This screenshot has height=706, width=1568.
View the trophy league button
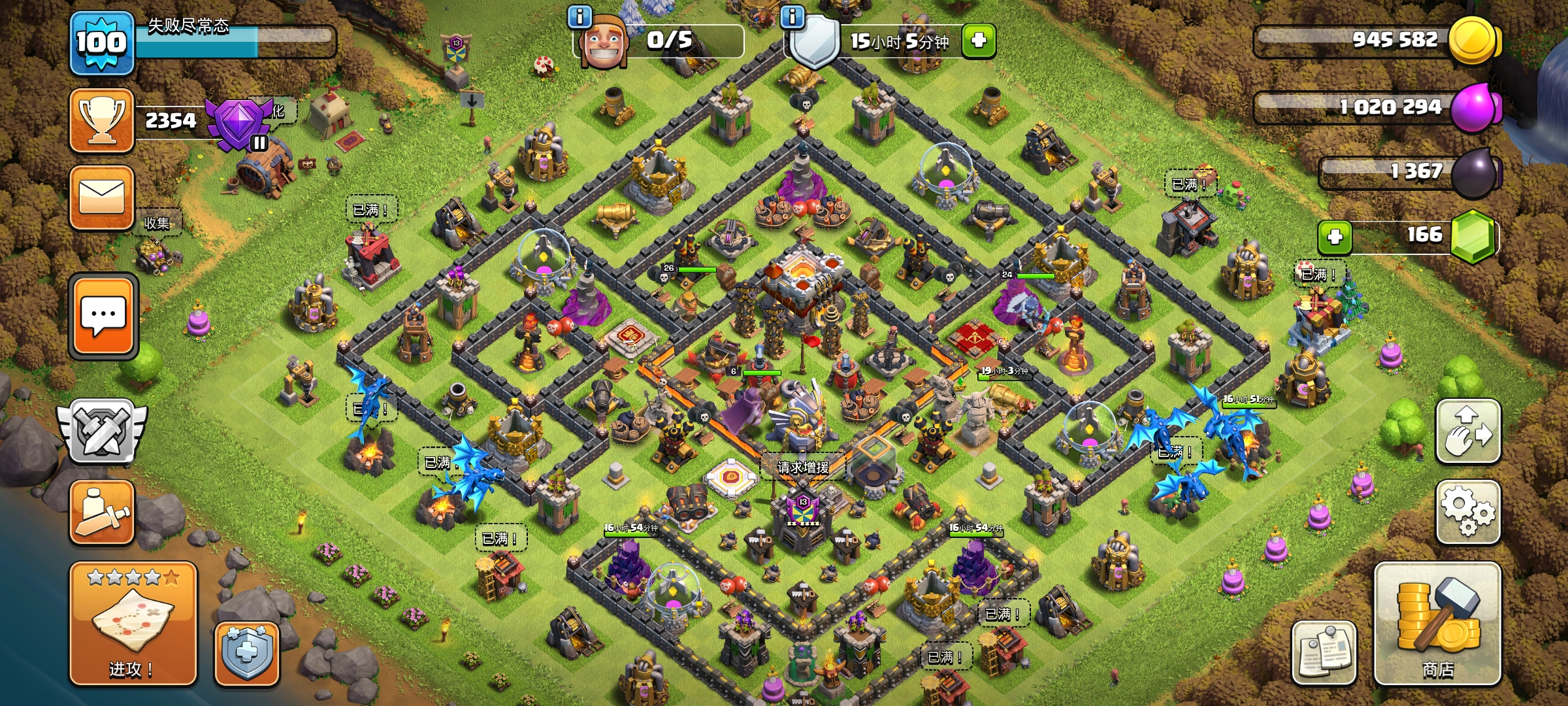[102, 120]
